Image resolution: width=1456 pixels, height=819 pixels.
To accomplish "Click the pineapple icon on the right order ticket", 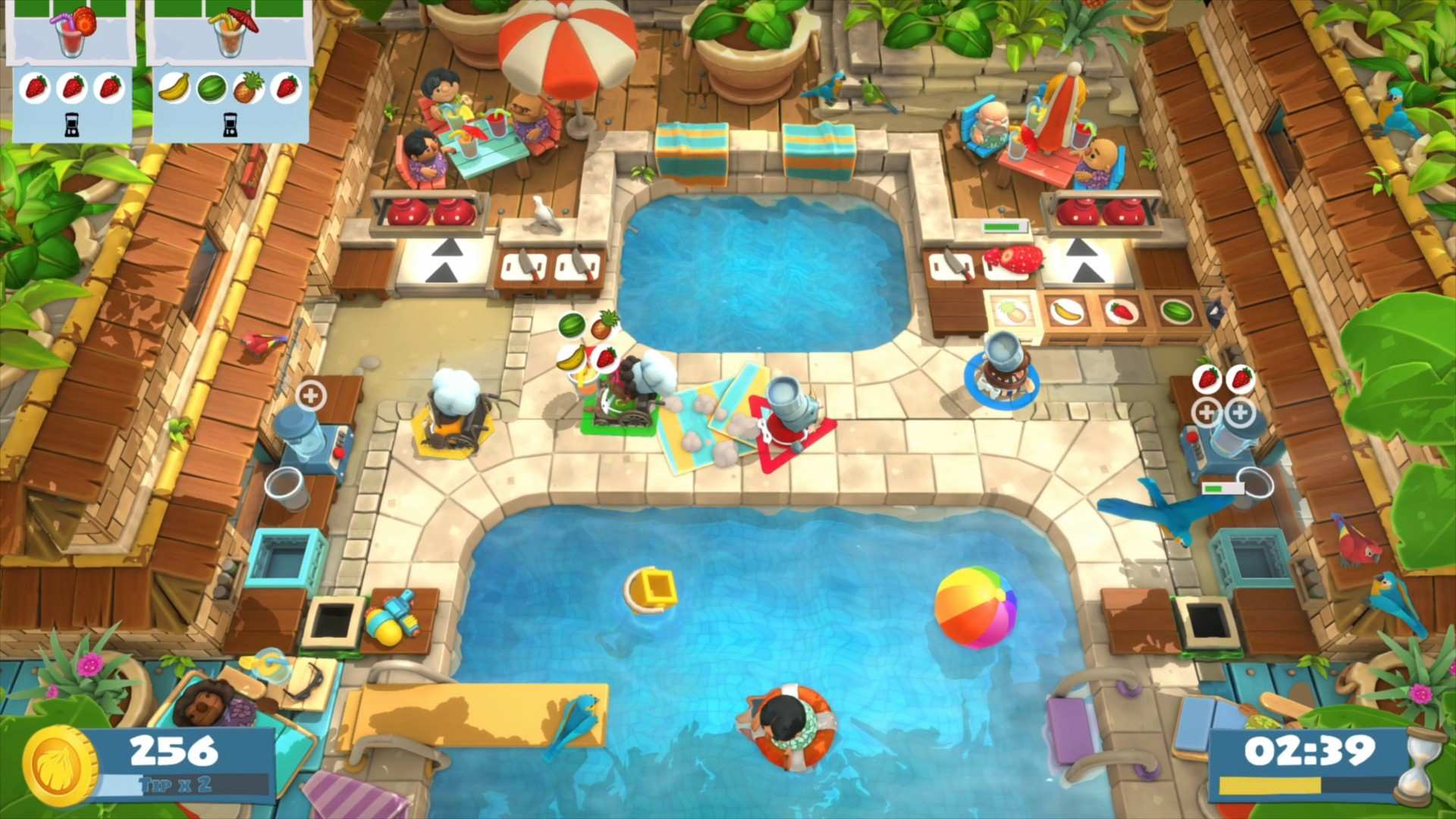I will click(246, 86).
